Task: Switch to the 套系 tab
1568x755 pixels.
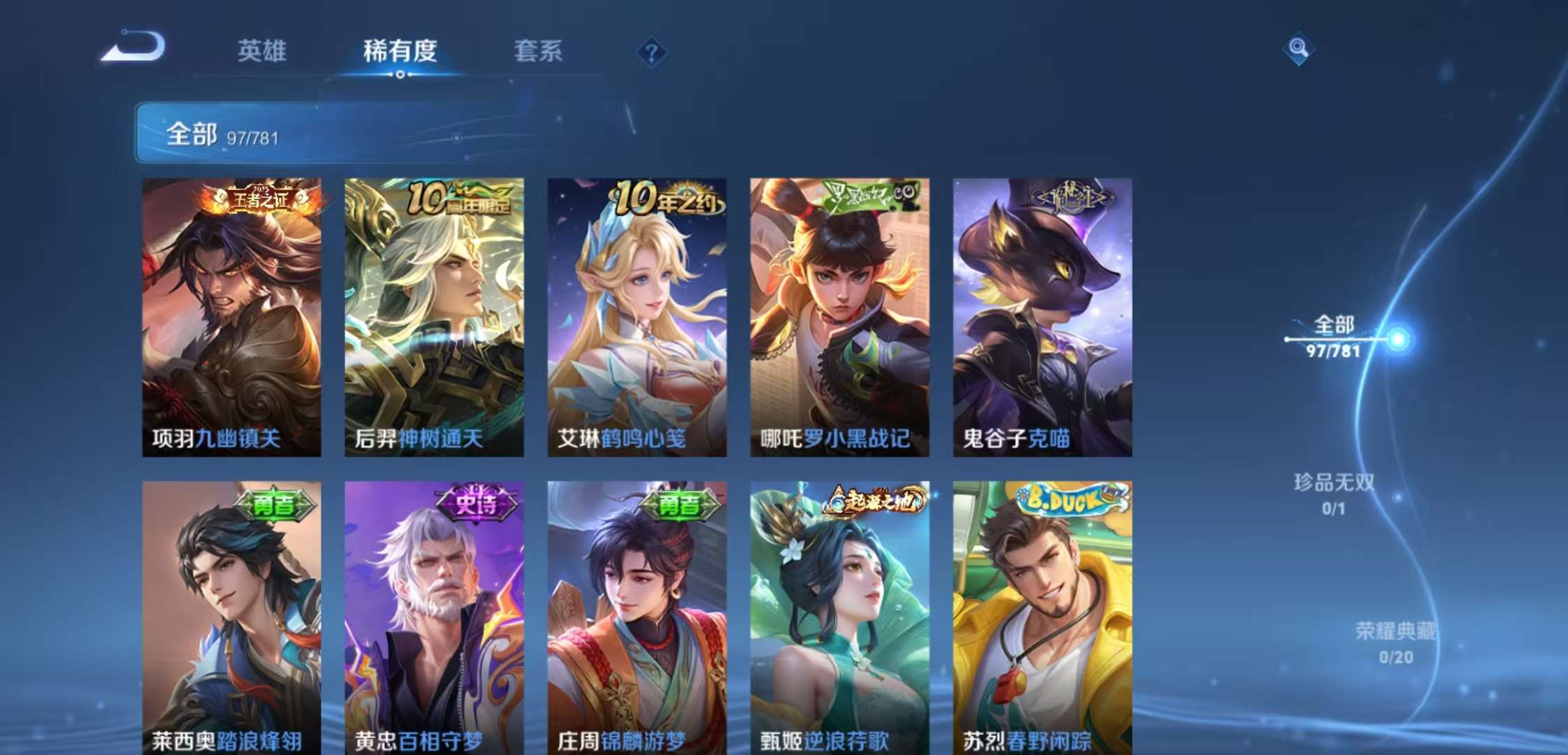Action: [x=538, y=52]
